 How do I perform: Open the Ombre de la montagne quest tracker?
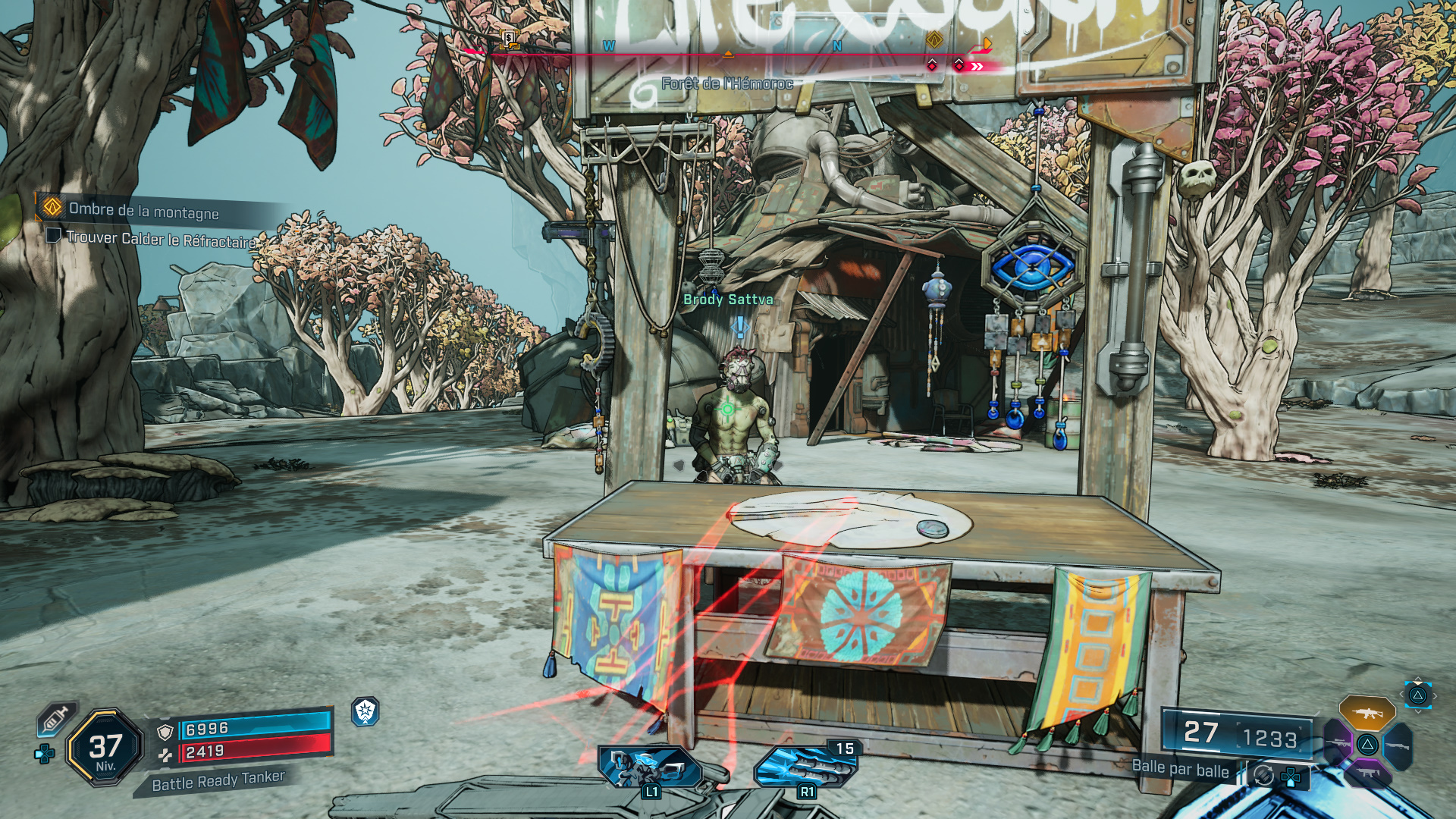point(143,211)
